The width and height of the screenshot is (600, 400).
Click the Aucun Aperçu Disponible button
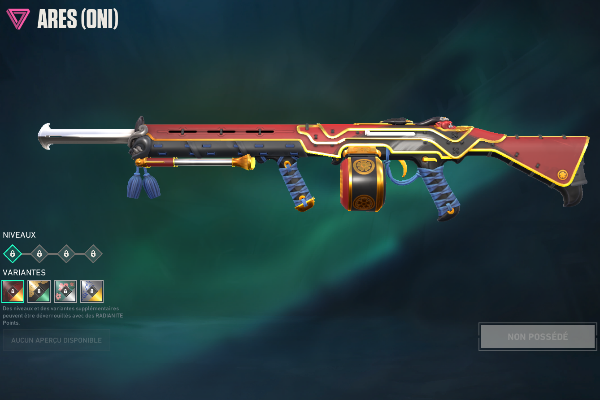click(x=56, y=342)
